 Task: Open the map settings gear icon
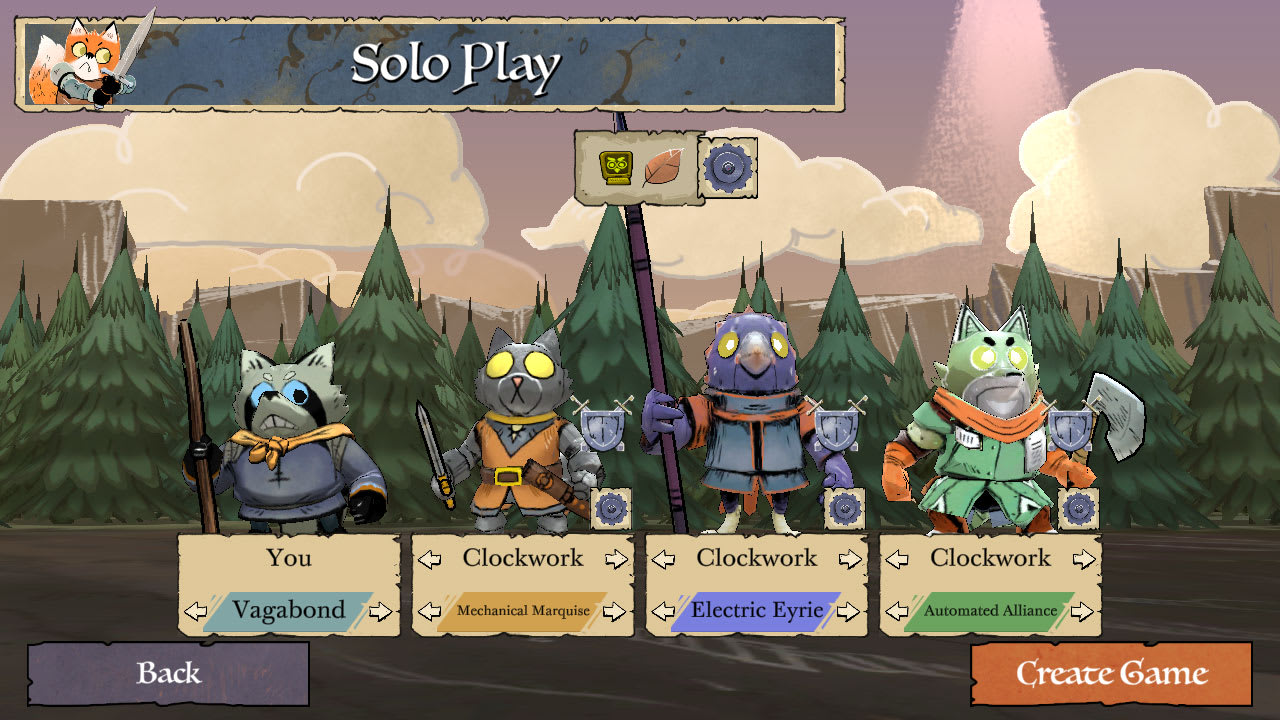(x=725, y=168)
